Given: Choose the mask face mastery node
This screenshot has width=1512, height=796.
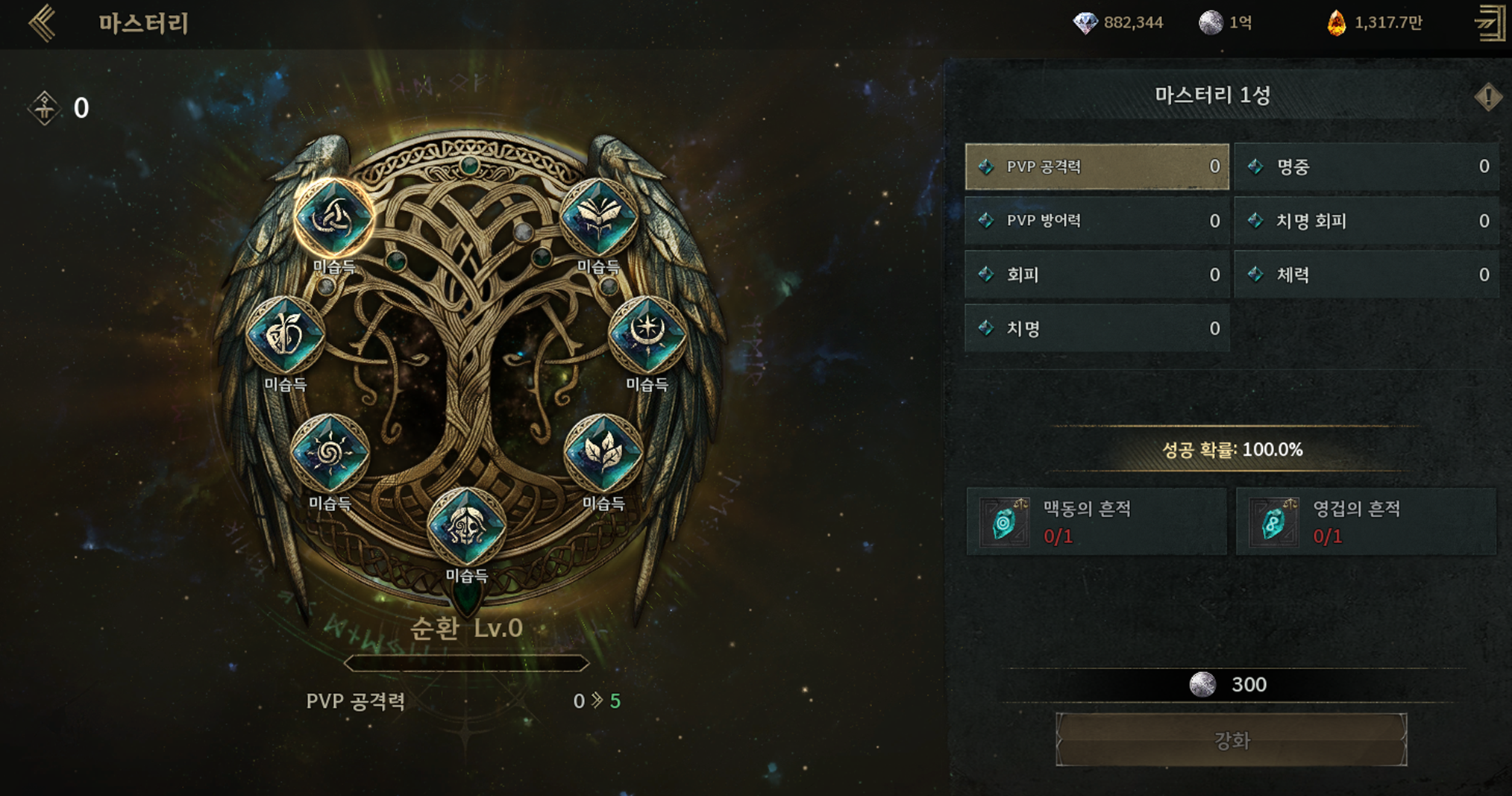Looking at the screenshot, I should tap(466, 526).
